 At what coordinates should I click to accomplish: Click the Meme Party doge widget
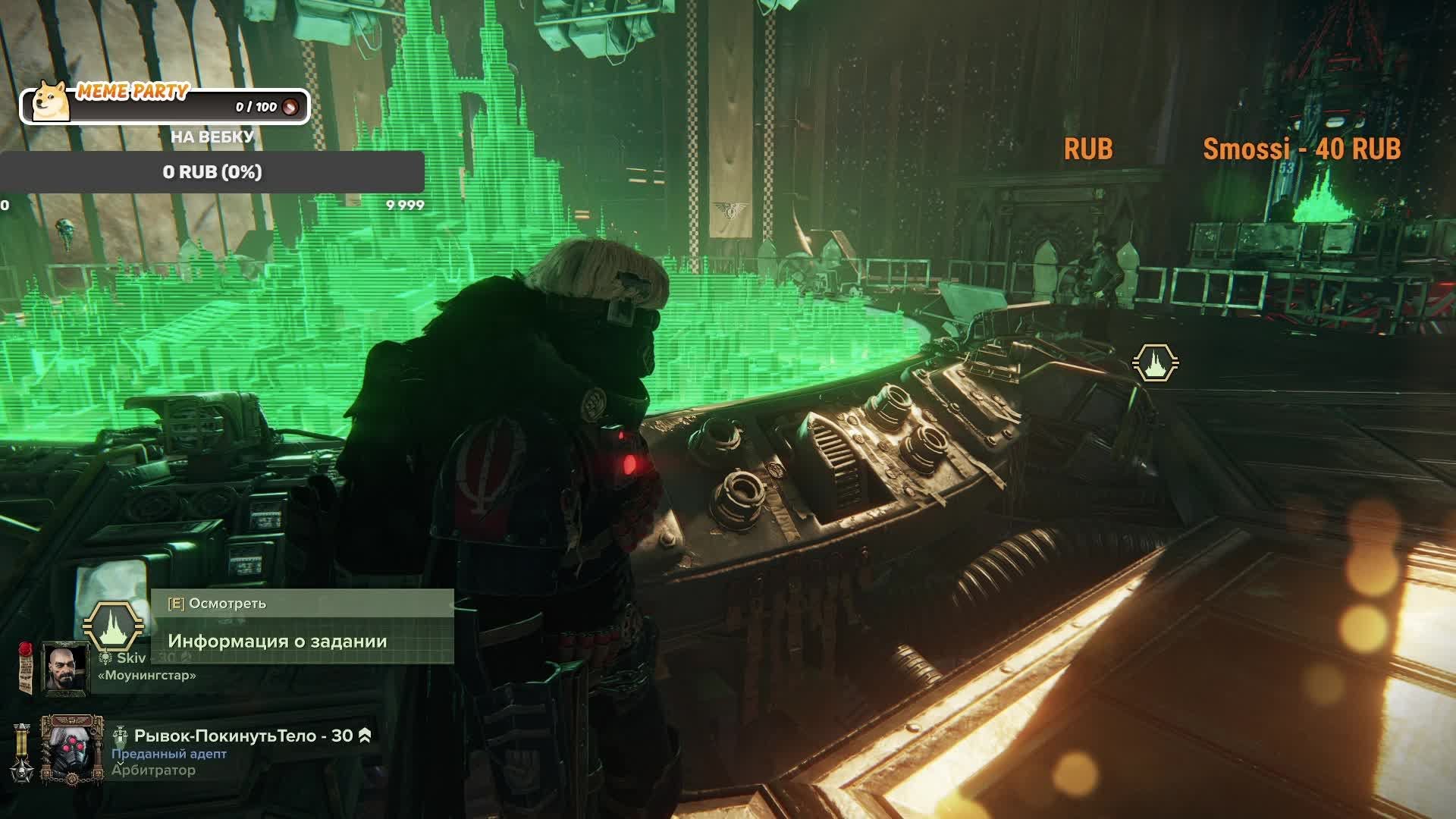(x=165, y=105)
